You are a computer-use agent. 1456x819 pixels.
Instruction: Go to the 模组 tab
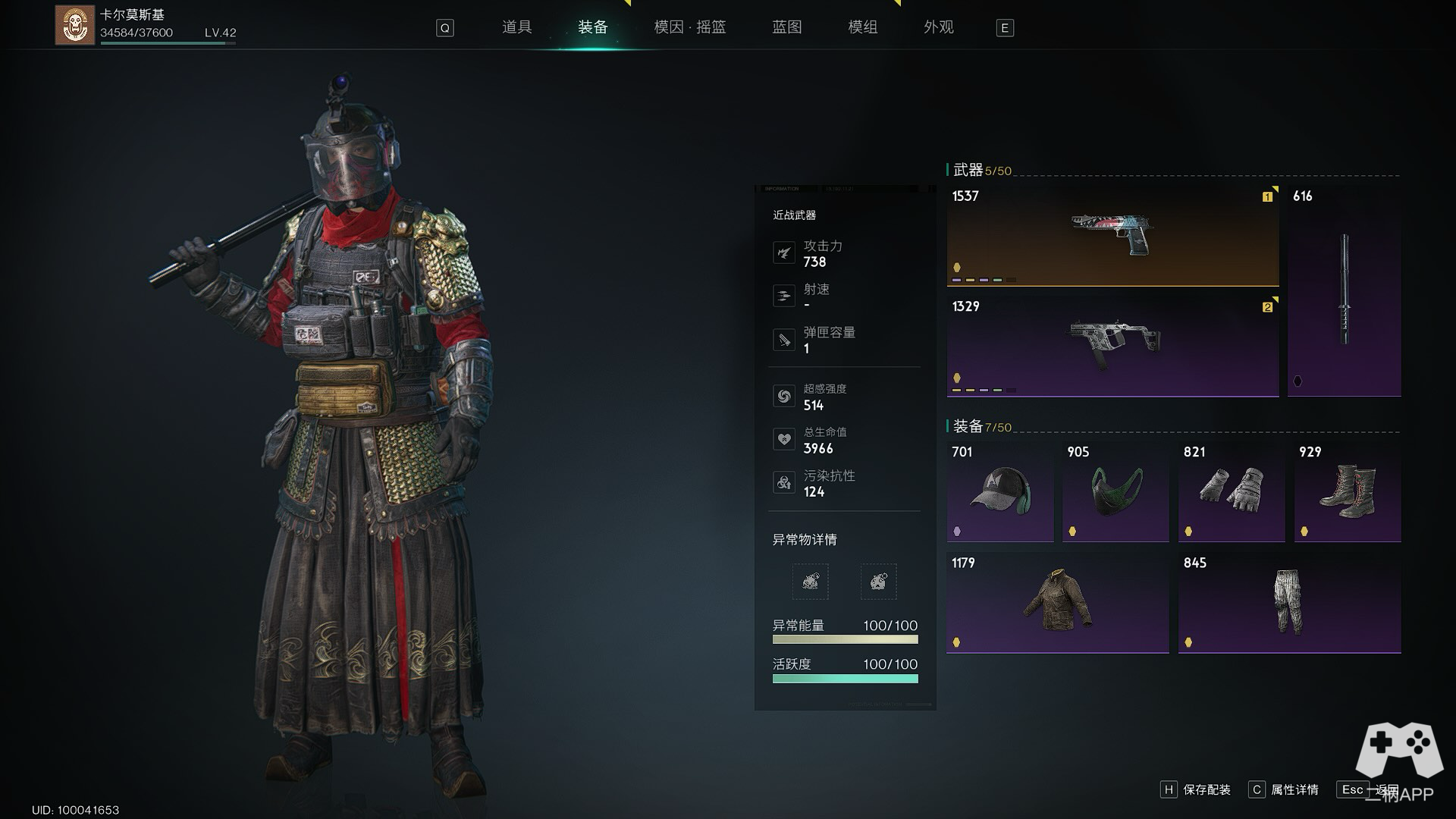(x=862, y=27)
